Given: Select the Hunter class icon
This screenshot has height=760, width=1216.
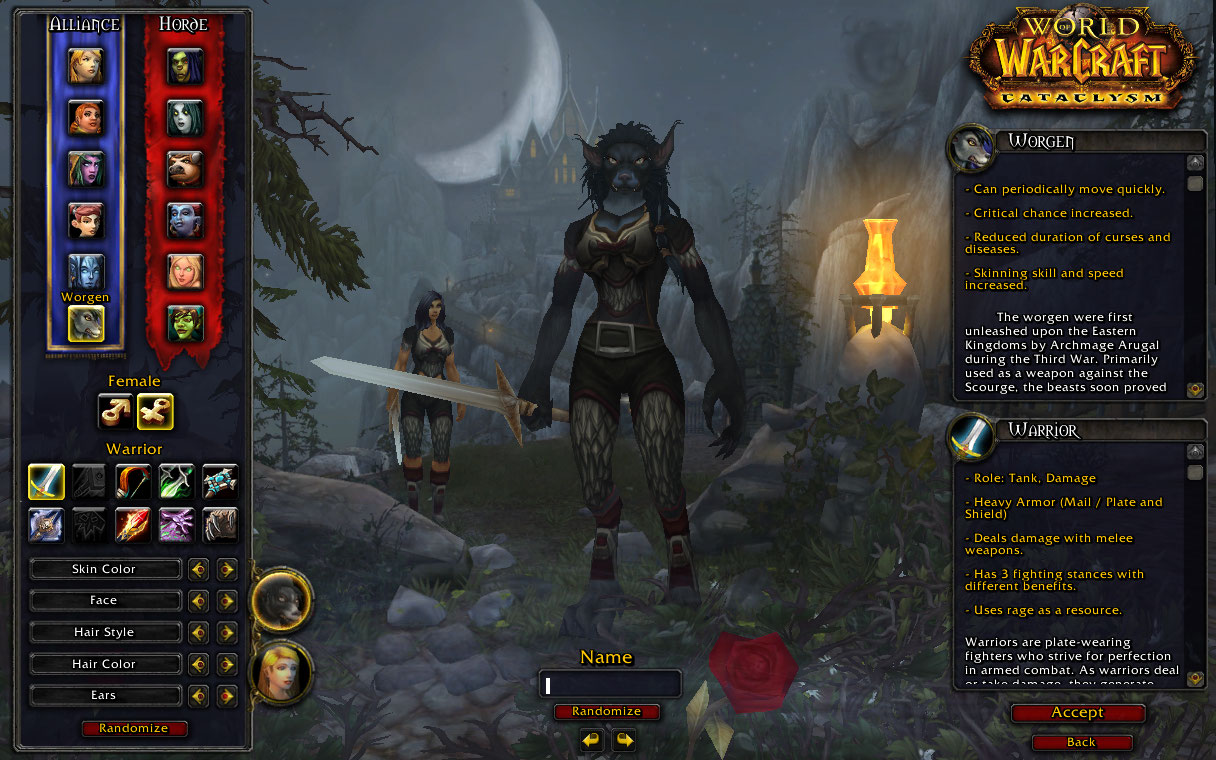Looking at the screenshot, I should (133, 481).
